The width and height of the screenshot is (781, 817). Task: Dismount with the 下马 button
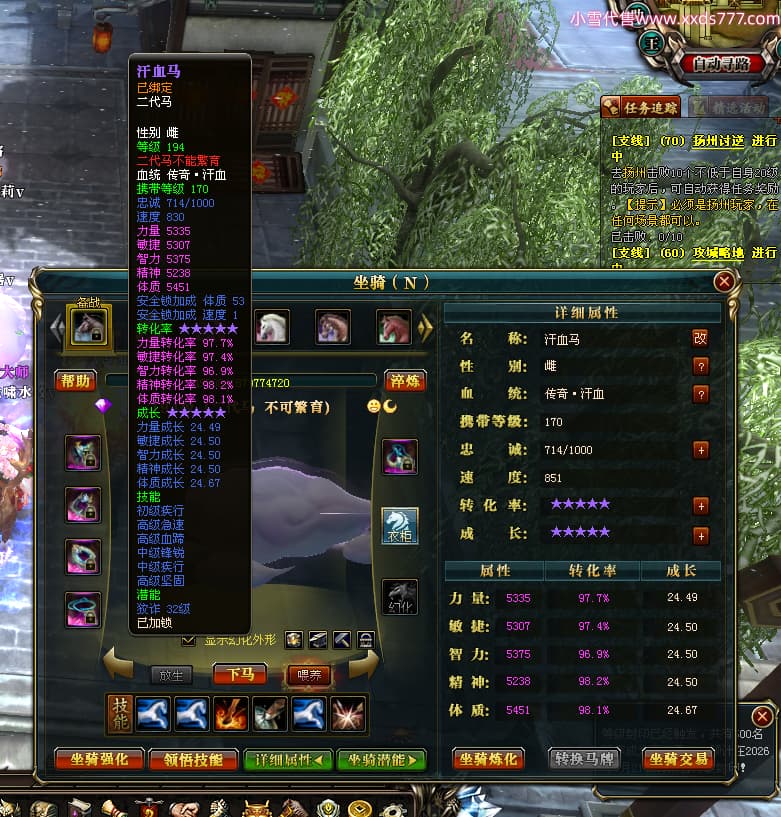point(239,675)
